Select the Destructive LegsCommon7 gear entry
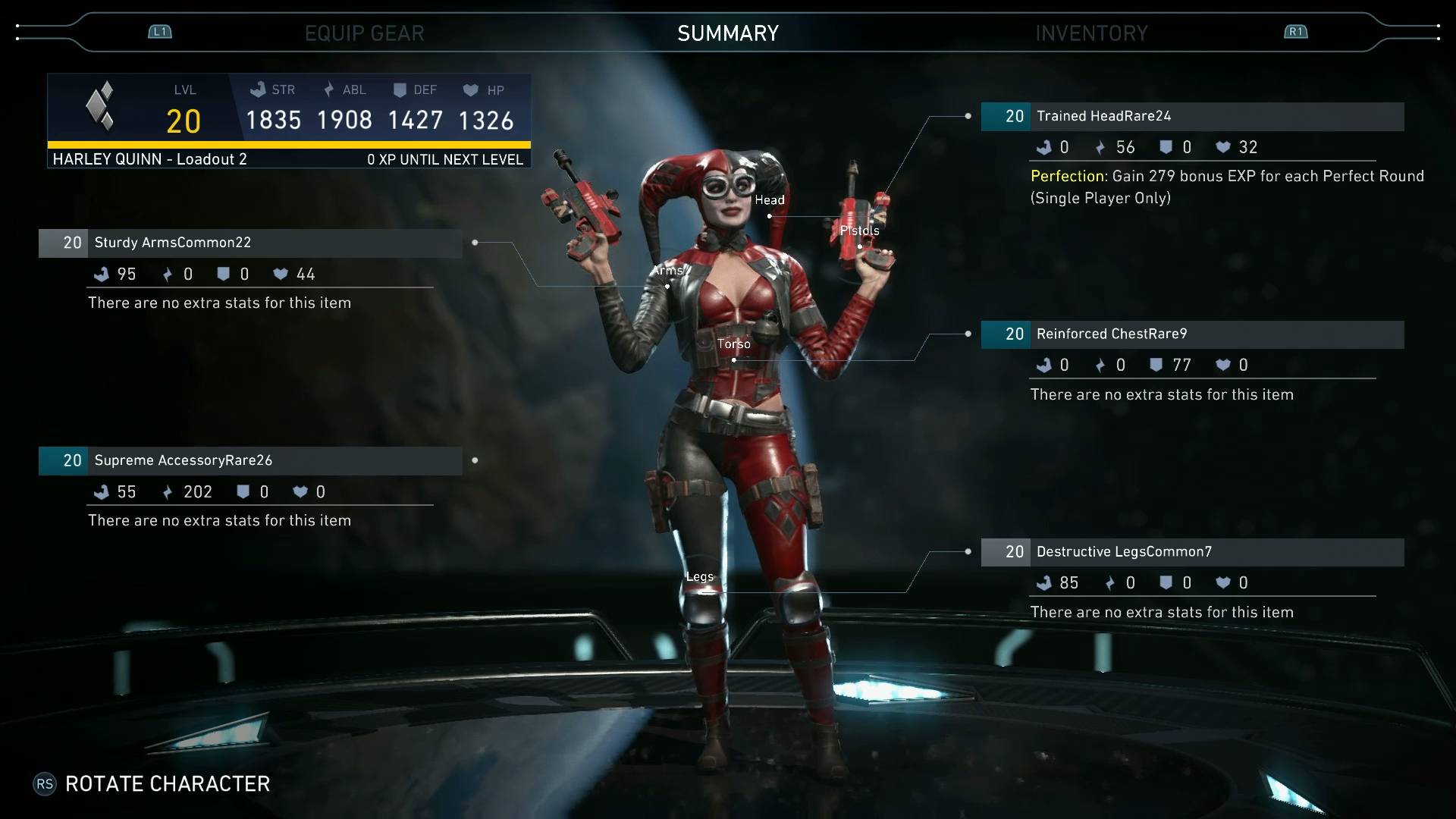Image resolution: width=1456 pixels, height=819 pixels. tap(1192, 552)
